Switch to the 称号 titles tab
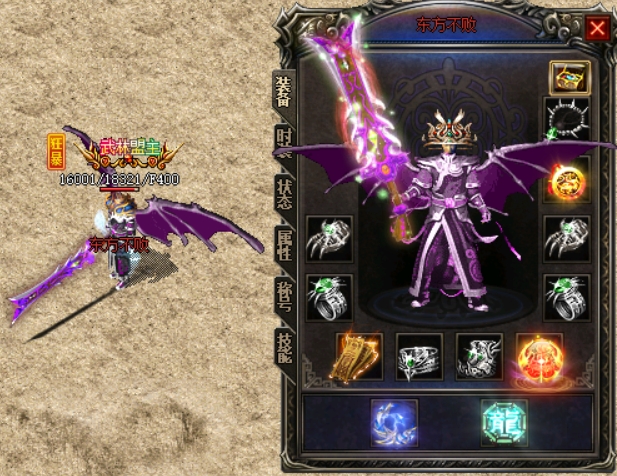Screen dimensions: 617x476 (284, 297)
